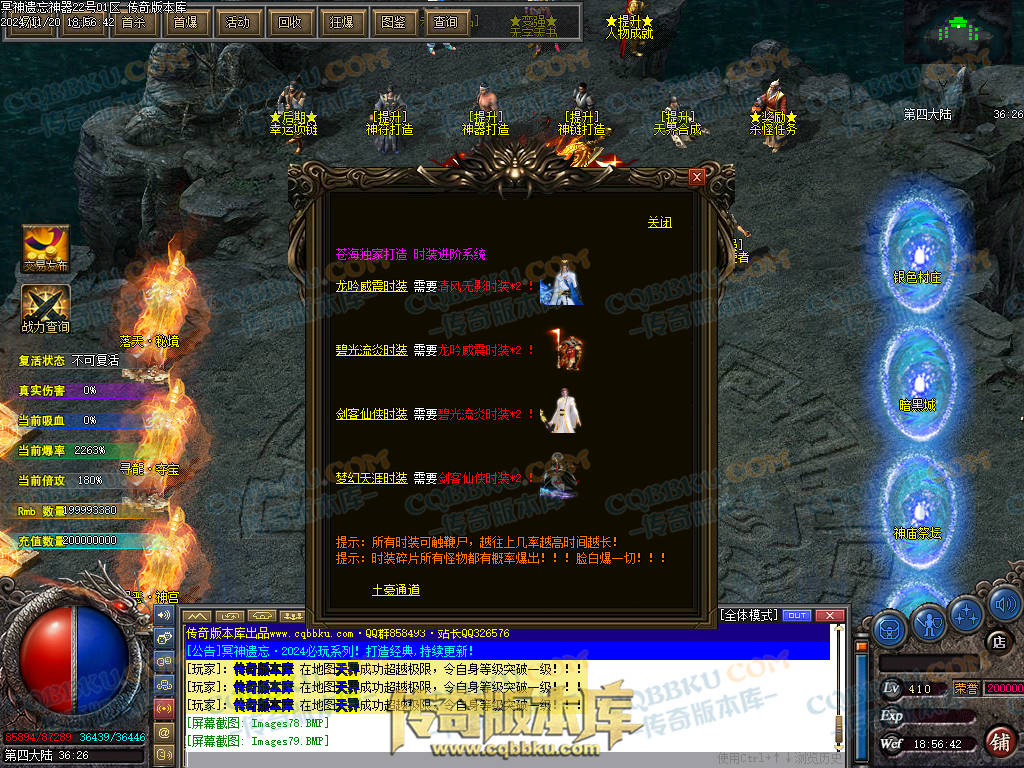Open the 狂爆 top menu button
1024x768 pixels.
point(341,22)
